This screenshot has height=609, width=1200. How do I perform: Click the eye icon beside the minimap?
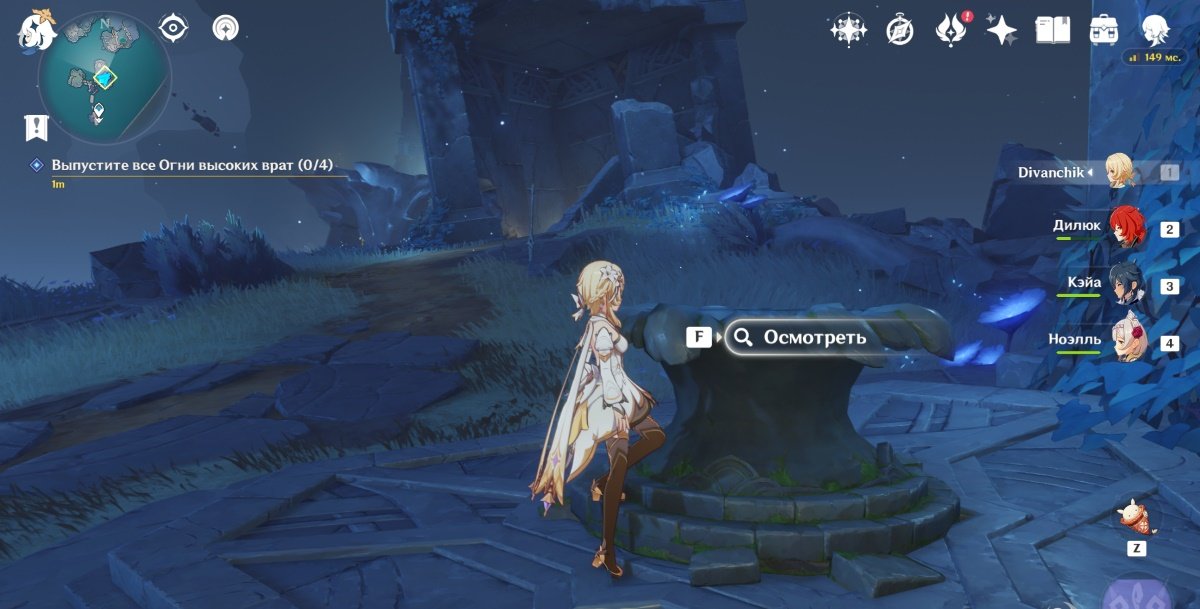[x=174, y=28]
